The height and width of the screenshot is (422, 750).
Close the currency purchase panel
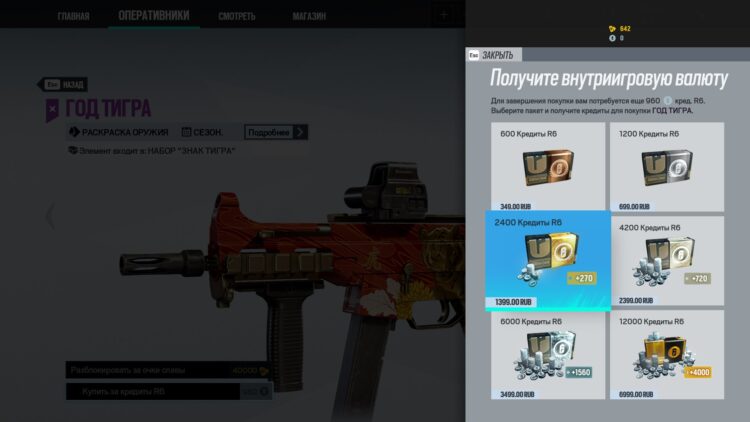(496, 55)
